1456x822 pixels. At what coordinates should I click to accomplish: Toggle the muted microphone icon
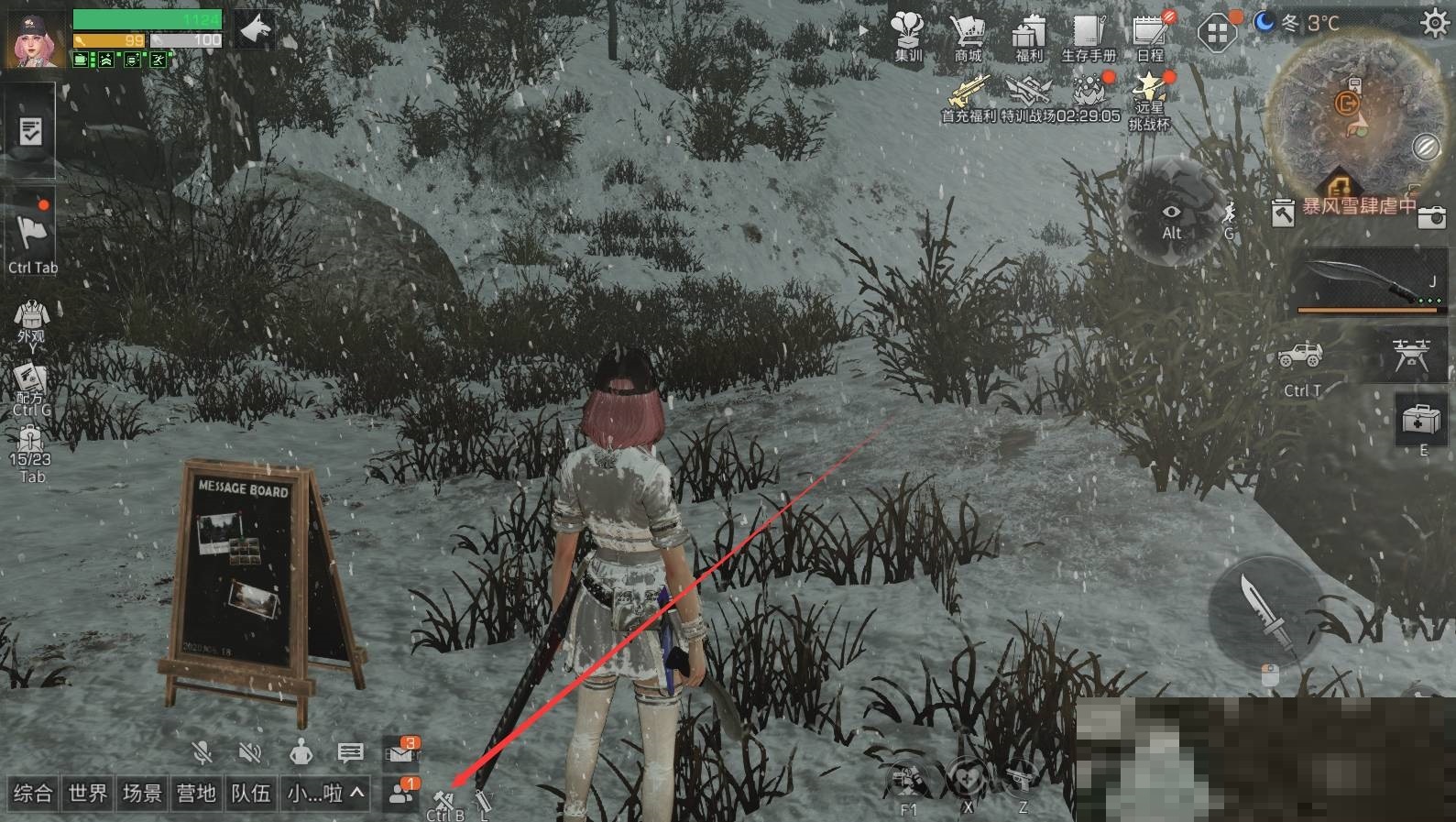[203, 753]
